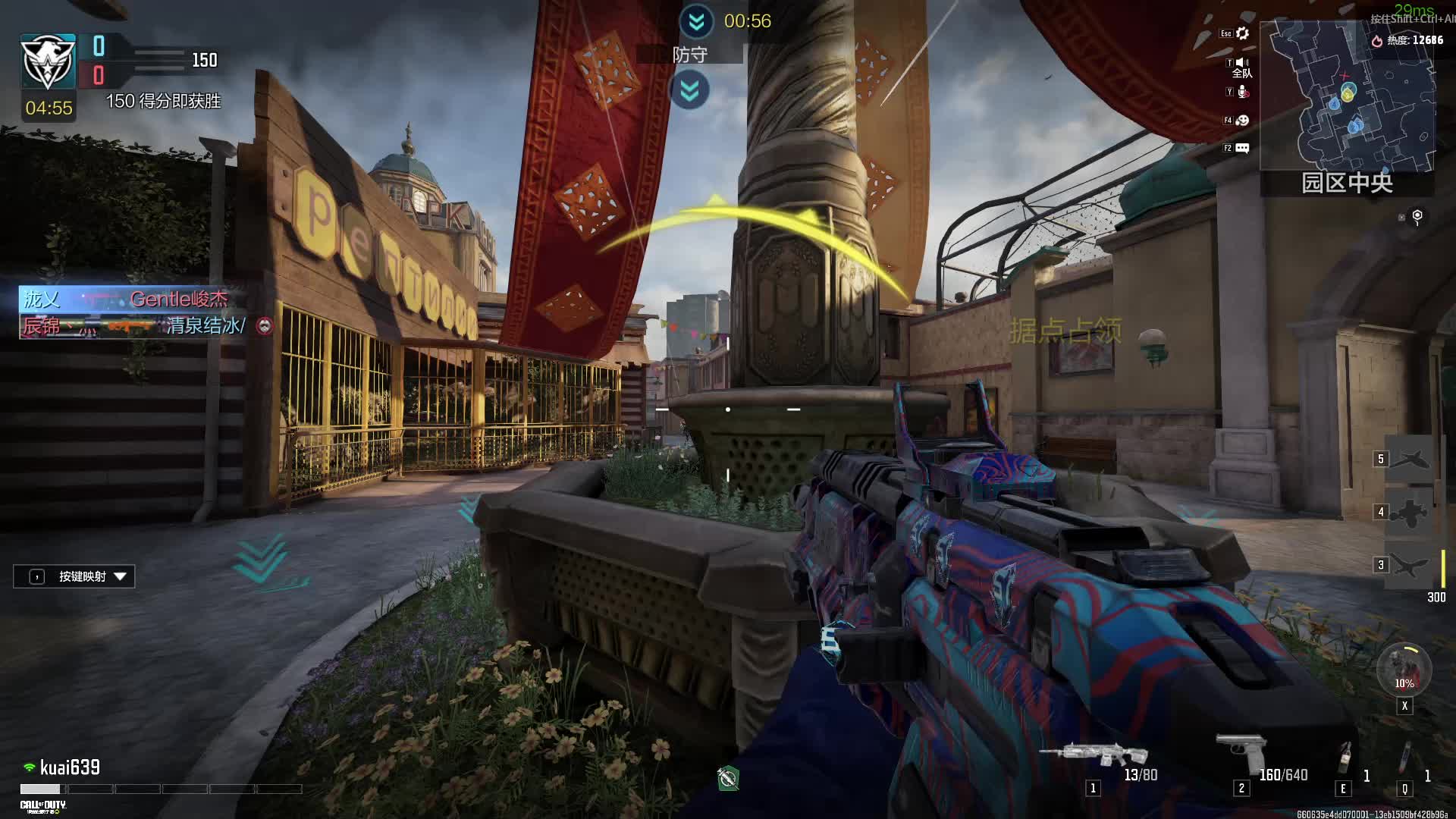Select the drone scorestreak in slot 4
The width and height of the screenshot is (1456, 819).
click(x=1409, y=513)
